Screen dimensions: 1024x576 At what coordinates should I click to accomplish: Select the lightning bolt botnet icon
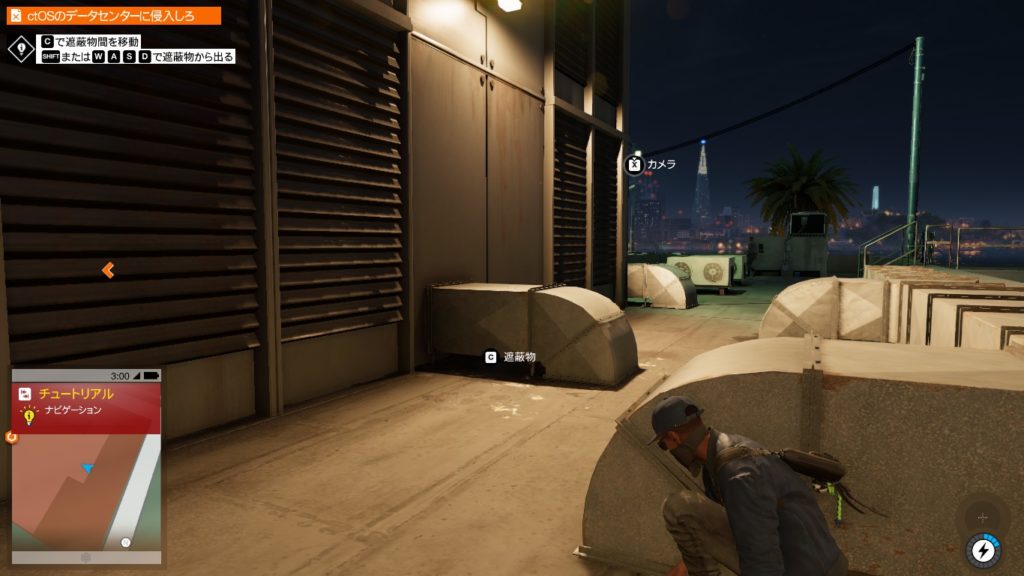[x=983, y=549]
